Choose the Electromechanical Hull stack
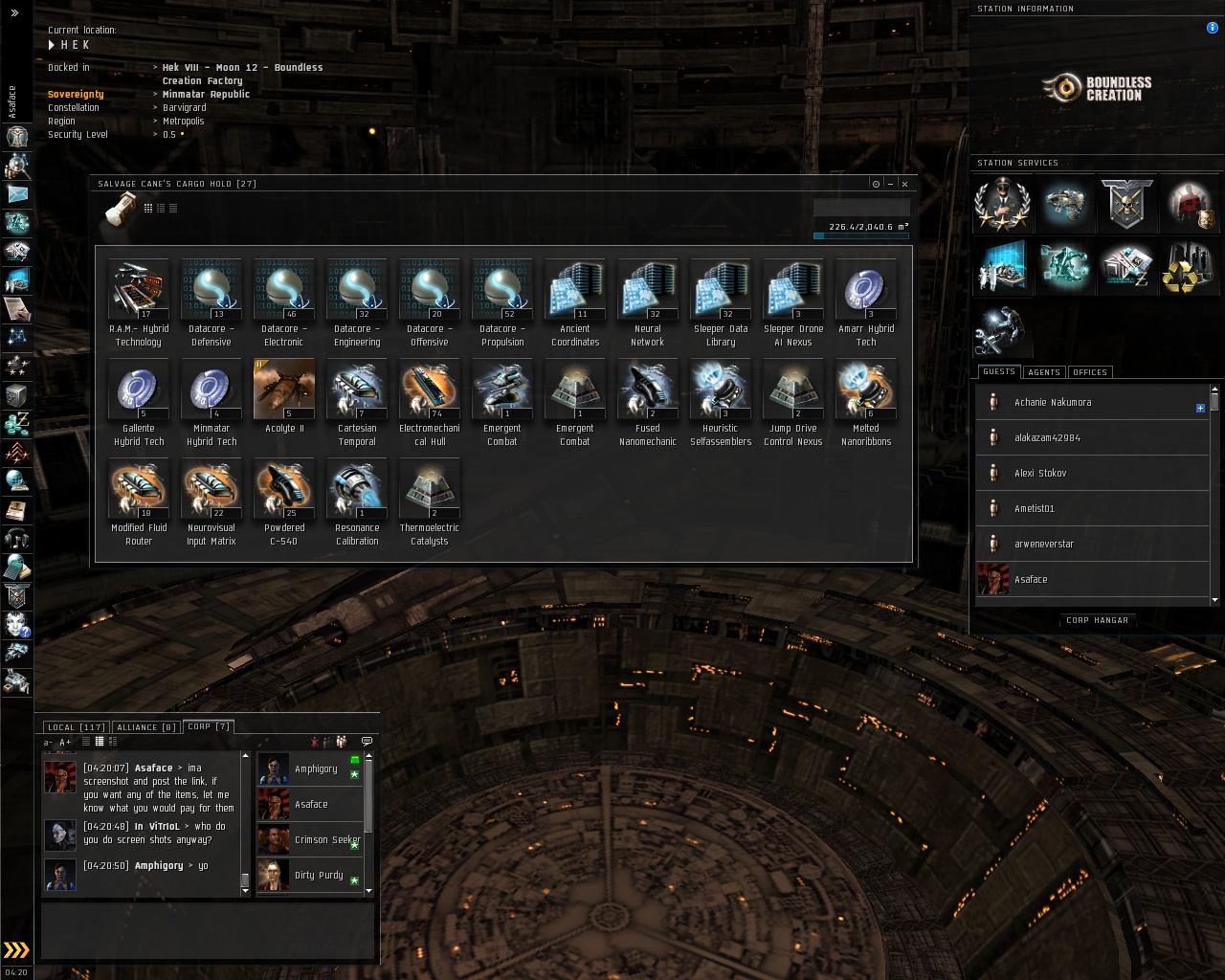Image resolution: width=1225 pixels, height=980 pixels. click(430, 389)
